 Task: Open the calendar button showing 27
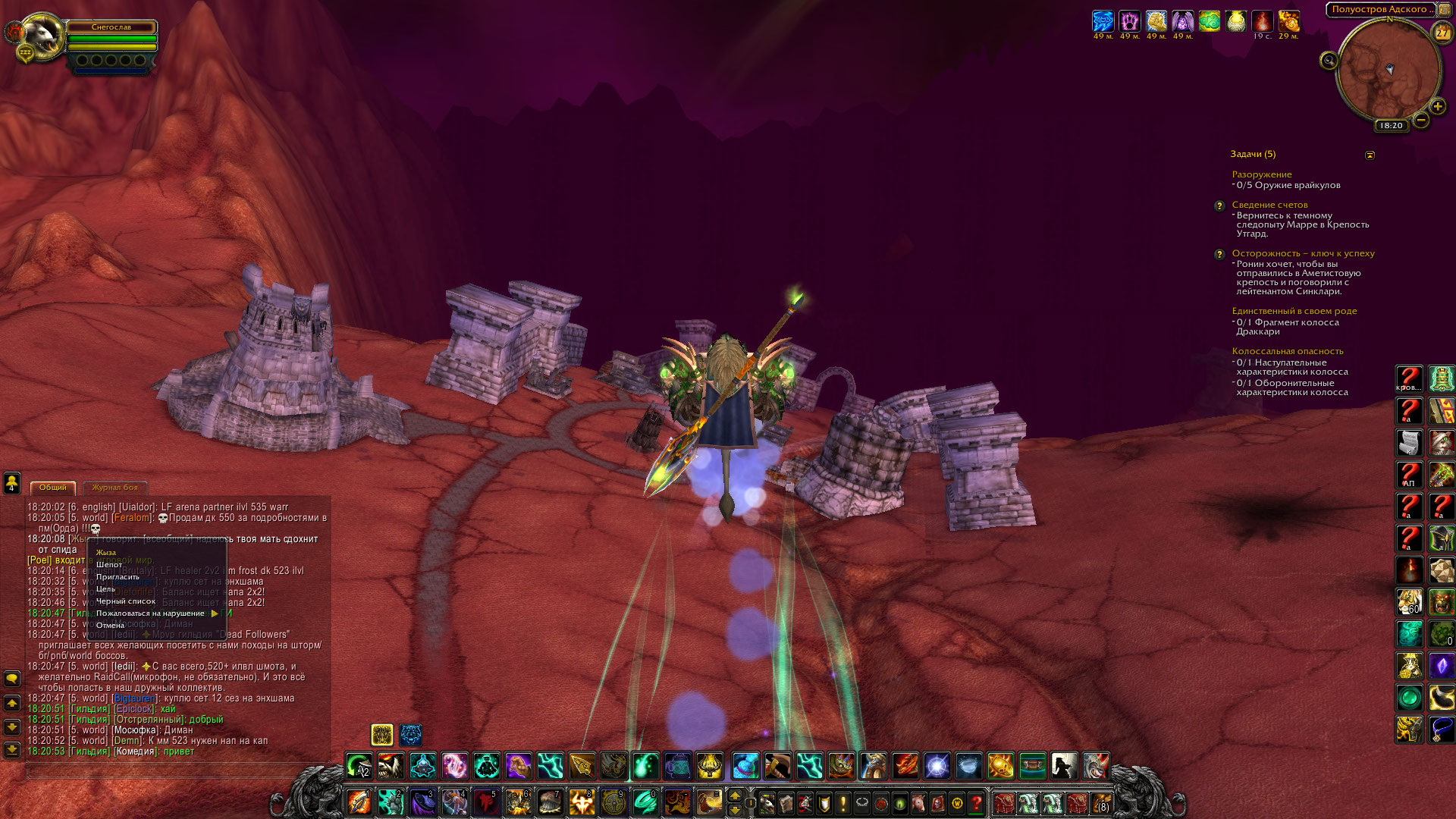[x=1442, y=33]
